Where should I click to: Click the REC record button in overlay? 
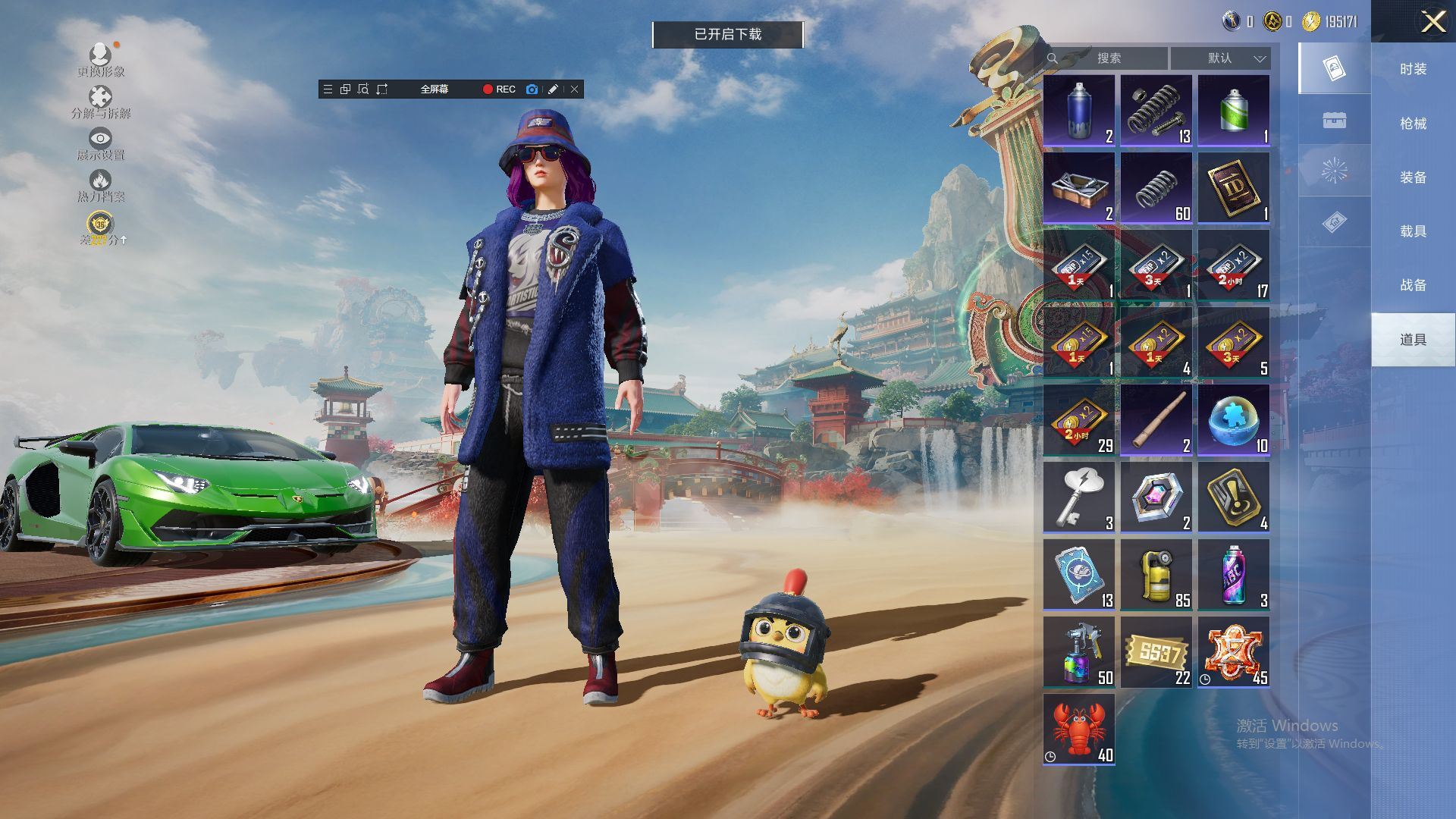coord(499,89)
